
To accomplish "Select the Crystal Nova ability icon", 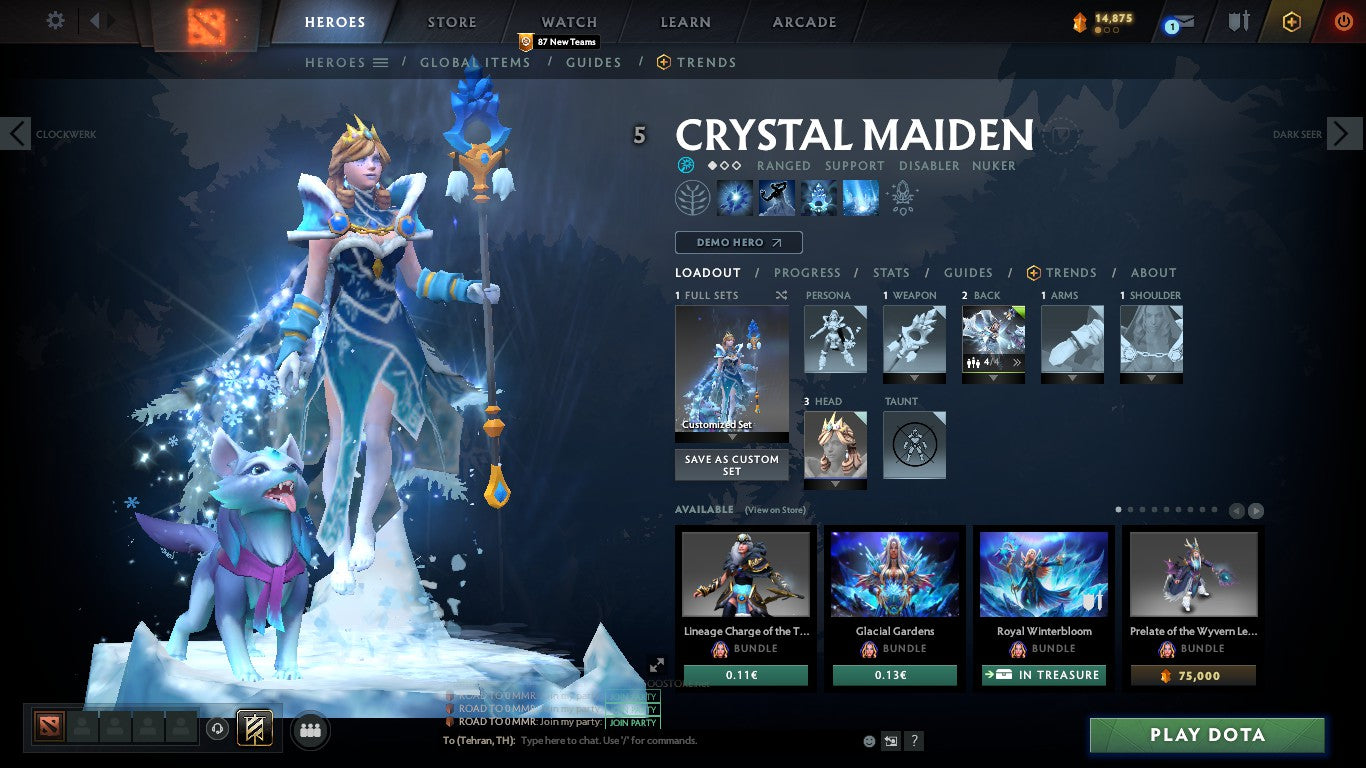I will pyautogui.click(x=735, y=197).
